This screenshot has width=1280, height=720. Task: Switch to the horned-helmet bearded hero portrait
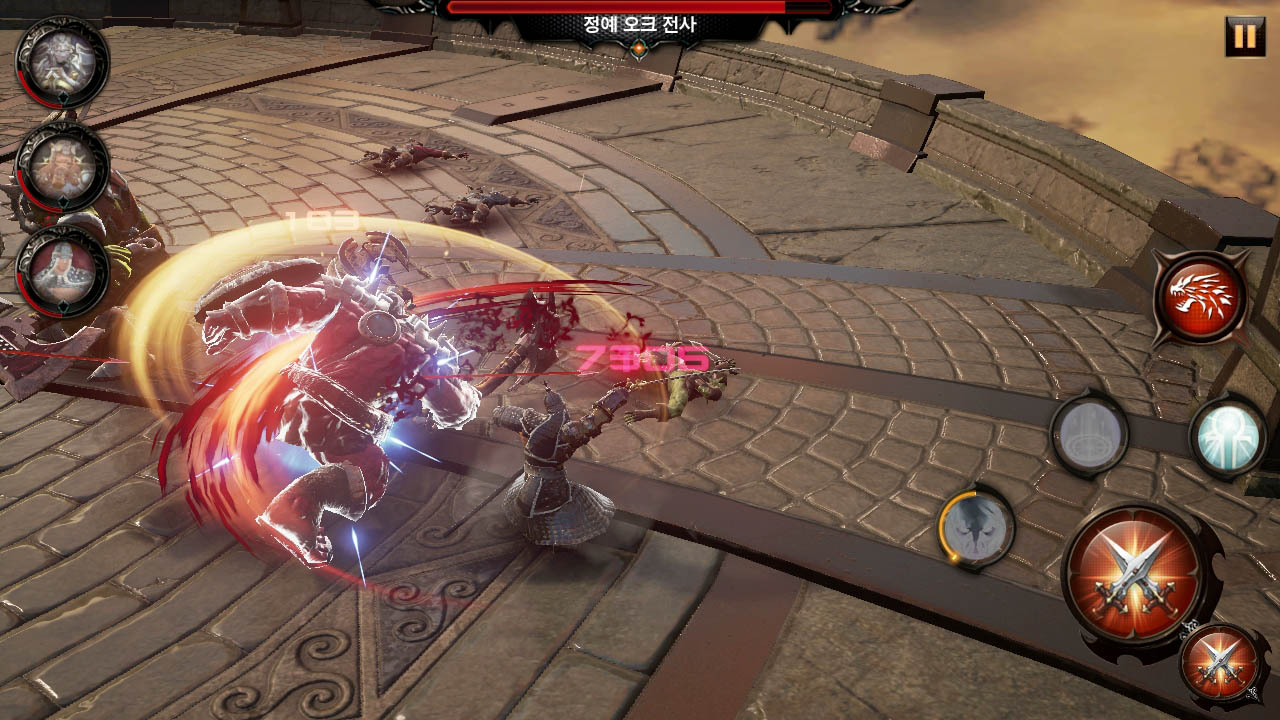point(62,167)
